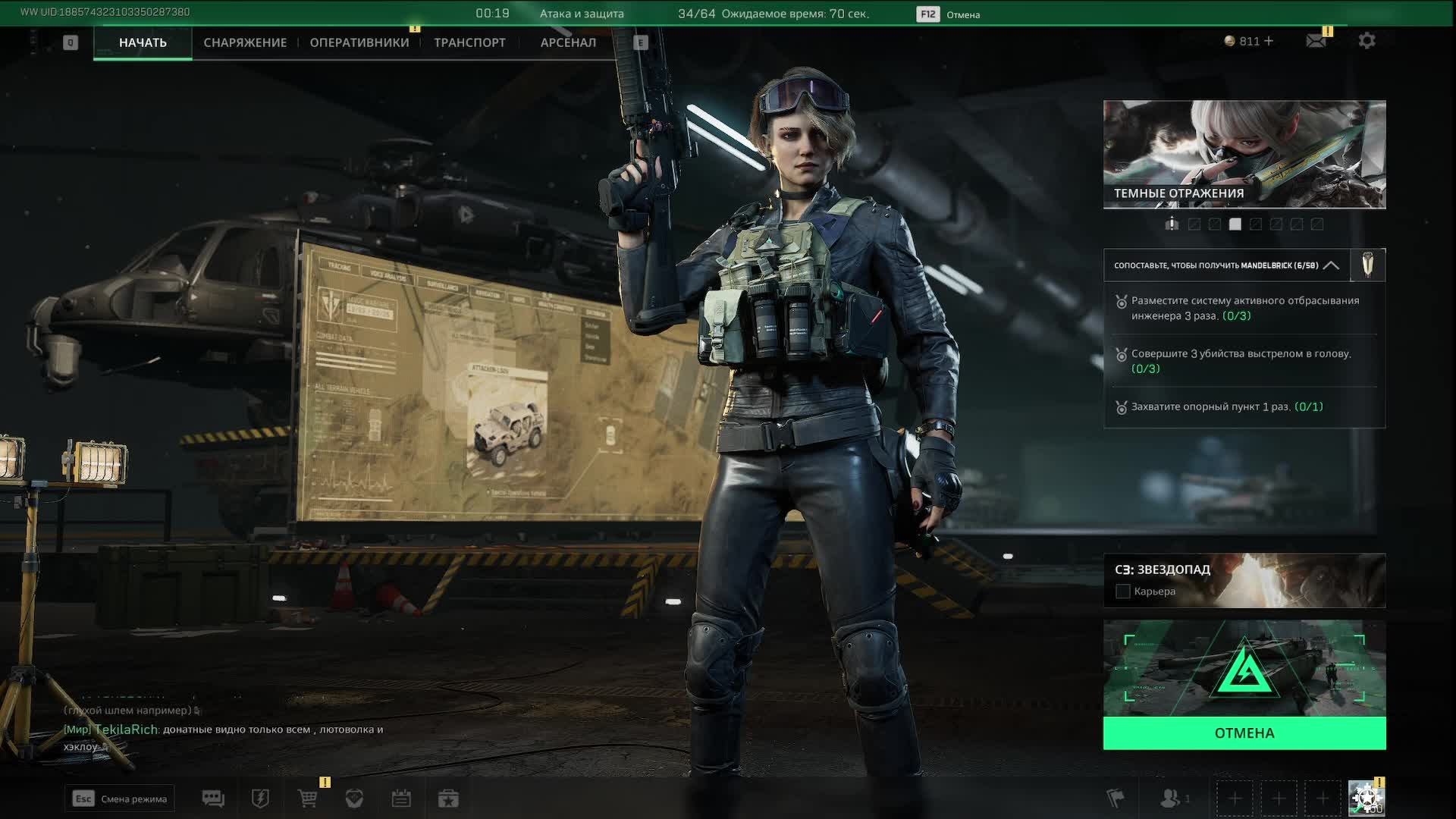Open the Оперативники tab
This screenshot has width=1456, height=819.
(359, 42)
